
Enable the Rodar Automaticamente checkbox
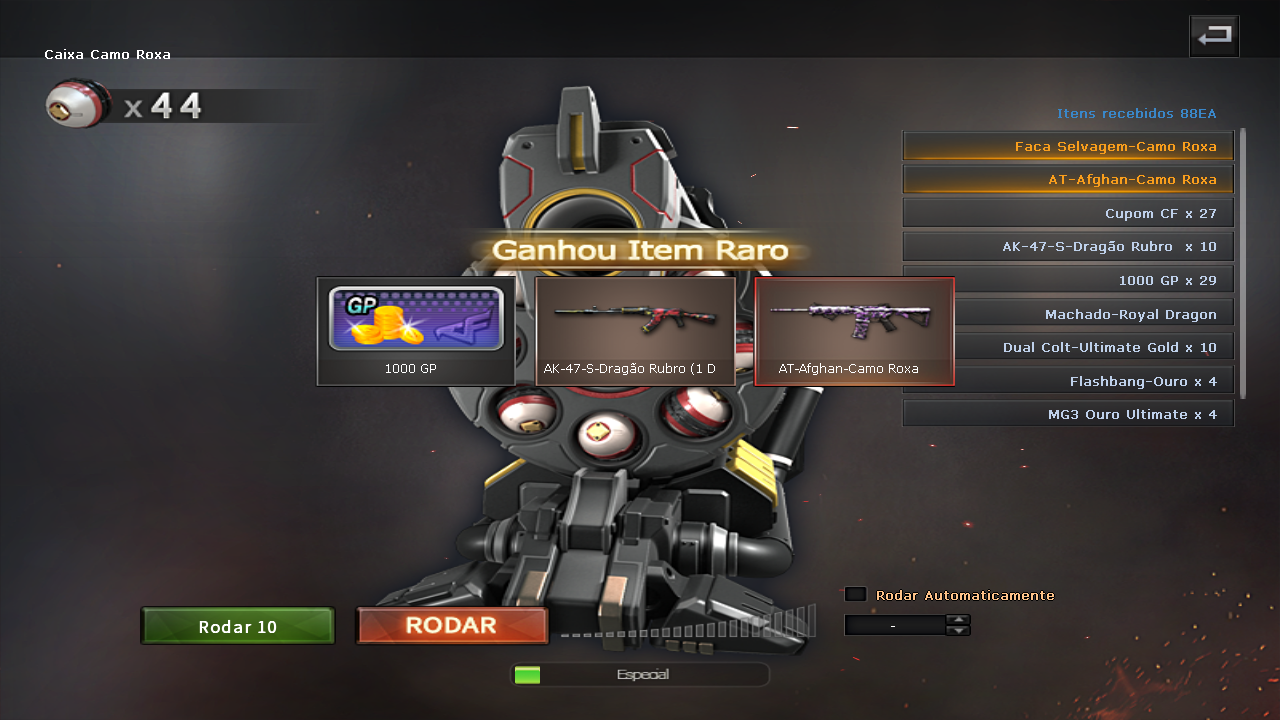[855, 595]
